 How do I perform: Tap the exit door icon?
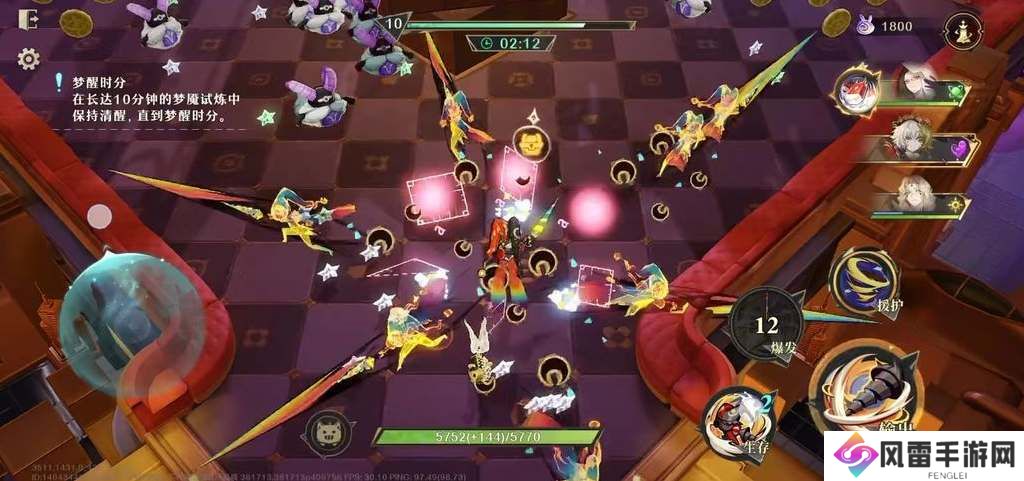tap(28, 20)
